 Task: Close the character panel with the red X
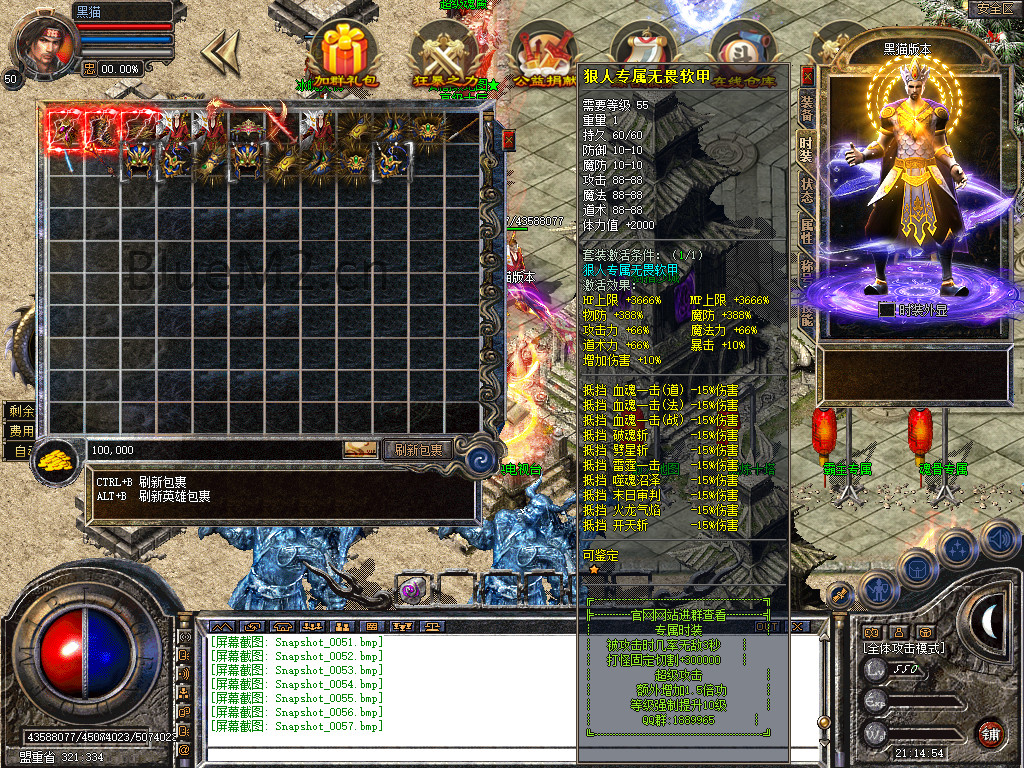click(x=807, y=75)
